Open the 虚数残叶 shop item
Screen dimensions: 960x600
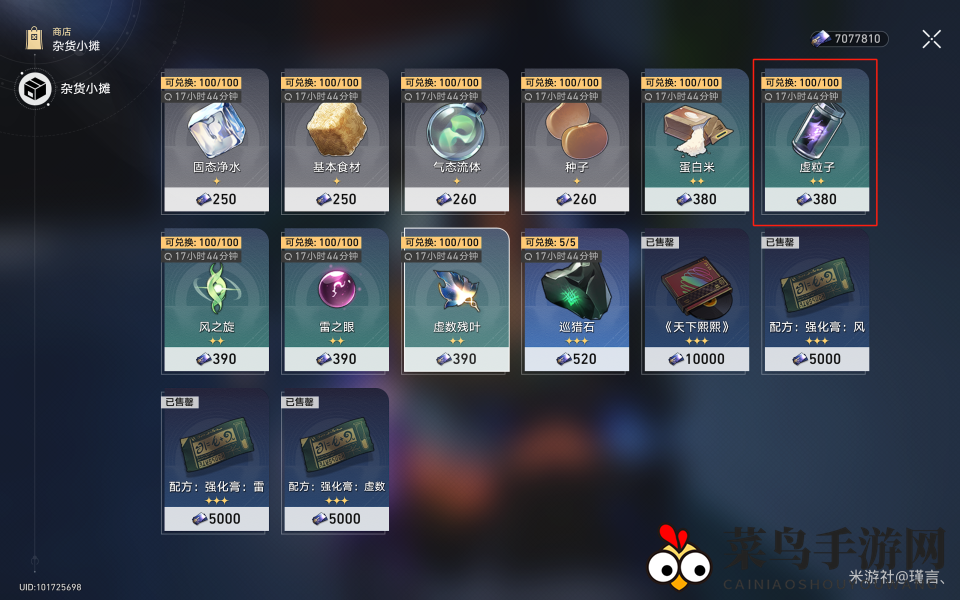coord(455,300)
